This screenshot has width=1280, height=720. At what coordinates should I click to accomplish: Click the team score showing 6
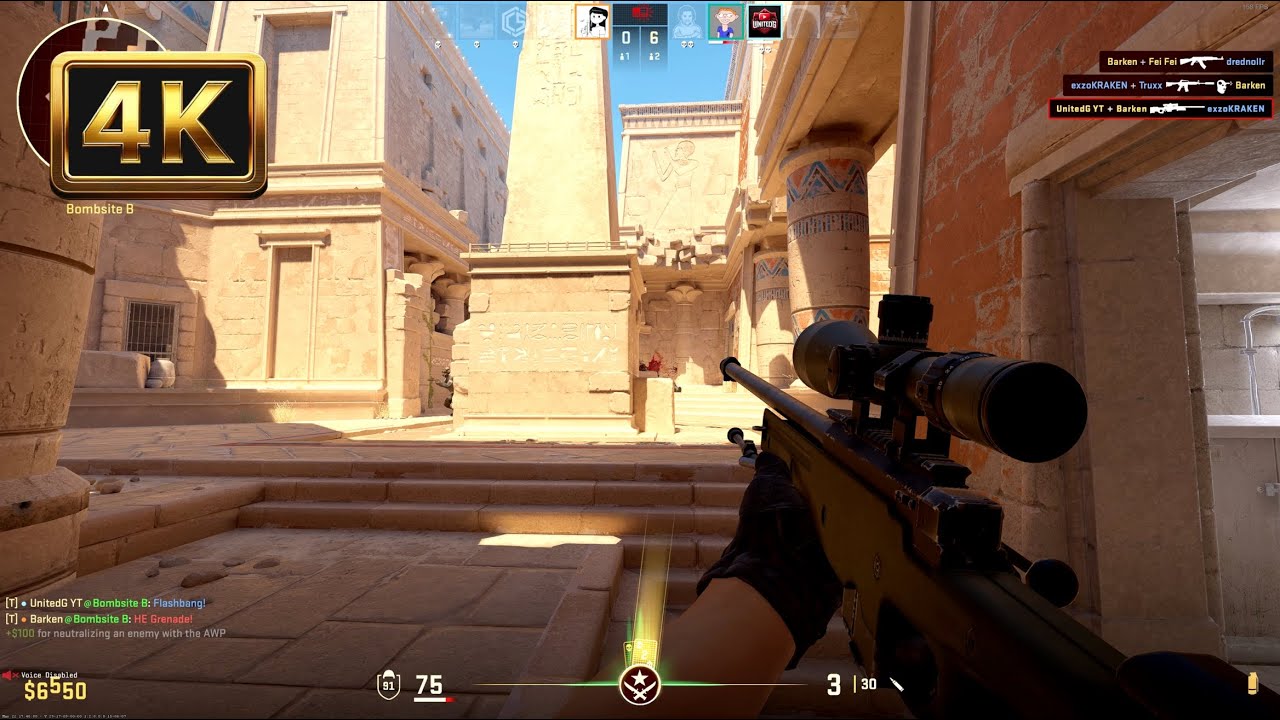tap(655, 36)
